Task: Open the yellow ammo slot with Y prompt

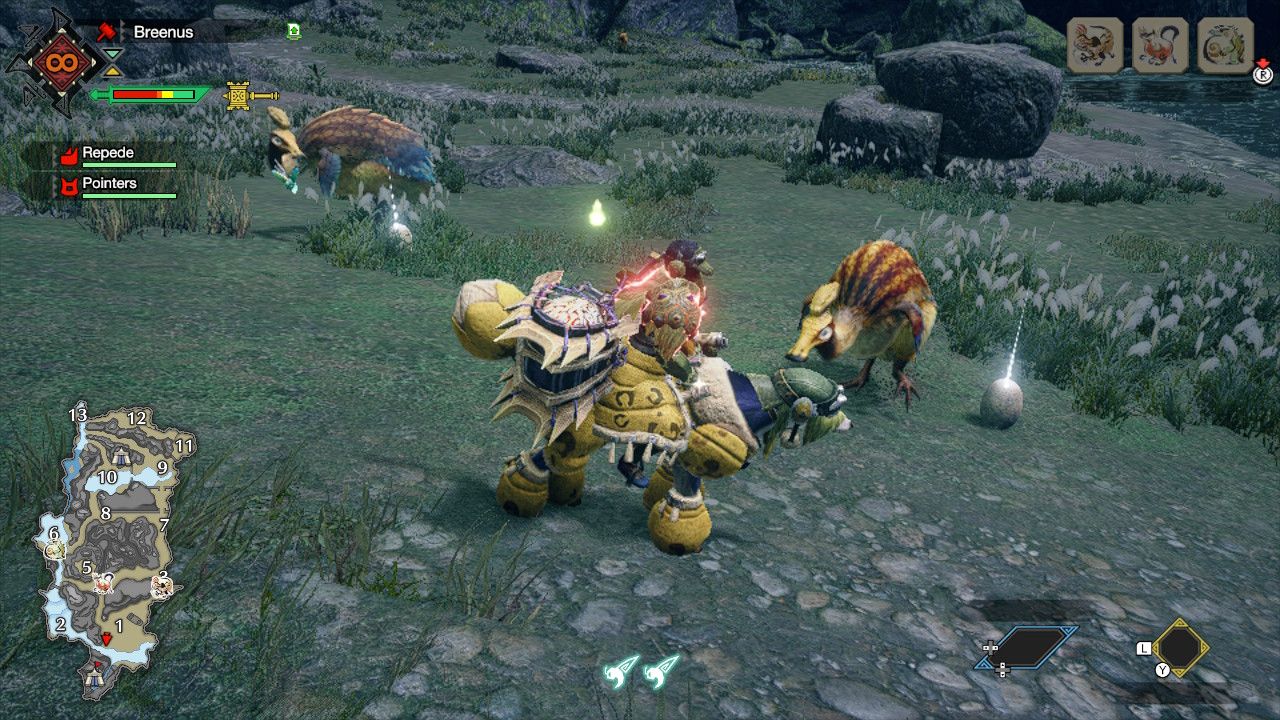Action: 1180,648
